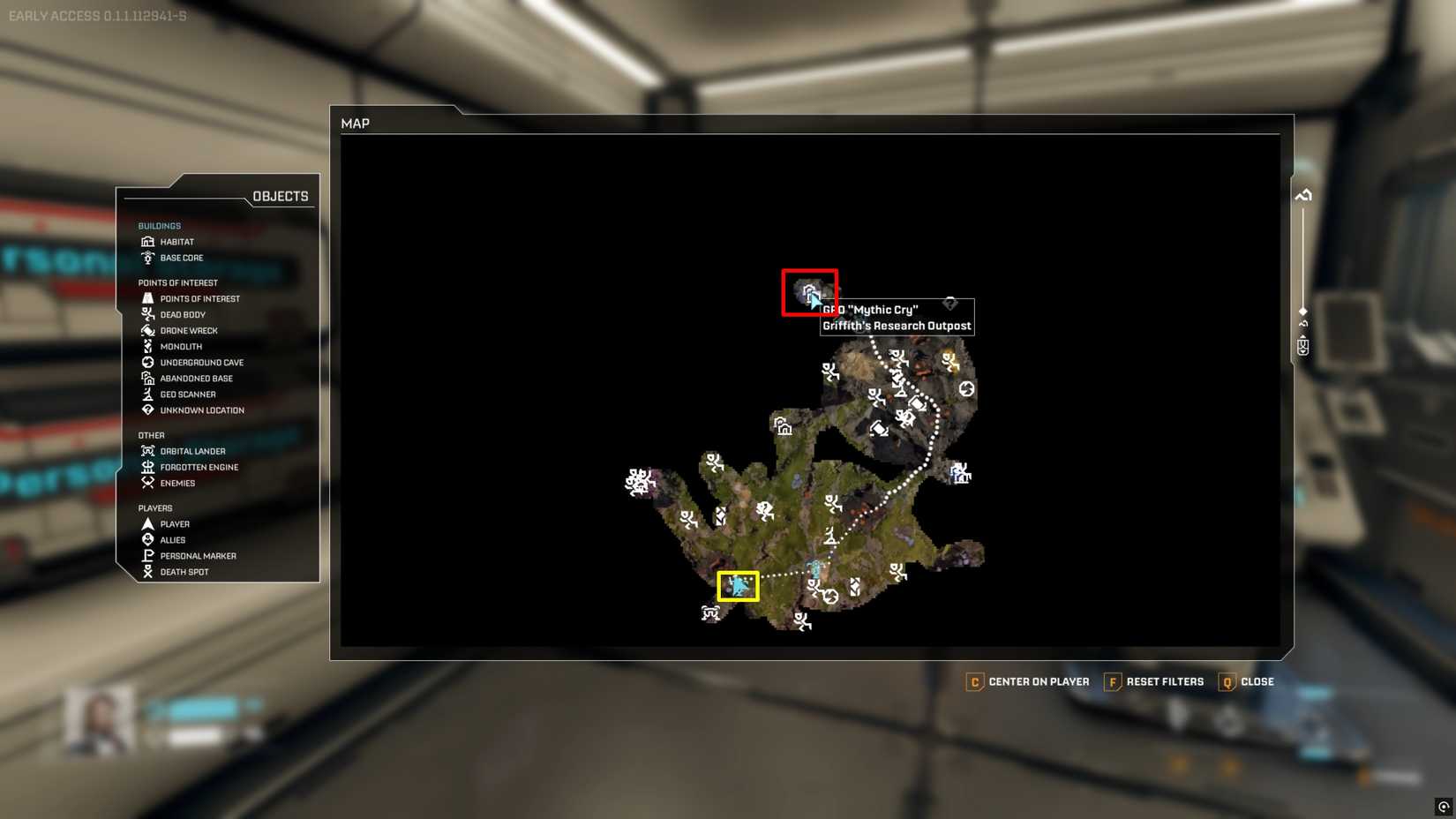Click the Drone Wreck legend icon

pyautogui.click(x=147, y=330)
